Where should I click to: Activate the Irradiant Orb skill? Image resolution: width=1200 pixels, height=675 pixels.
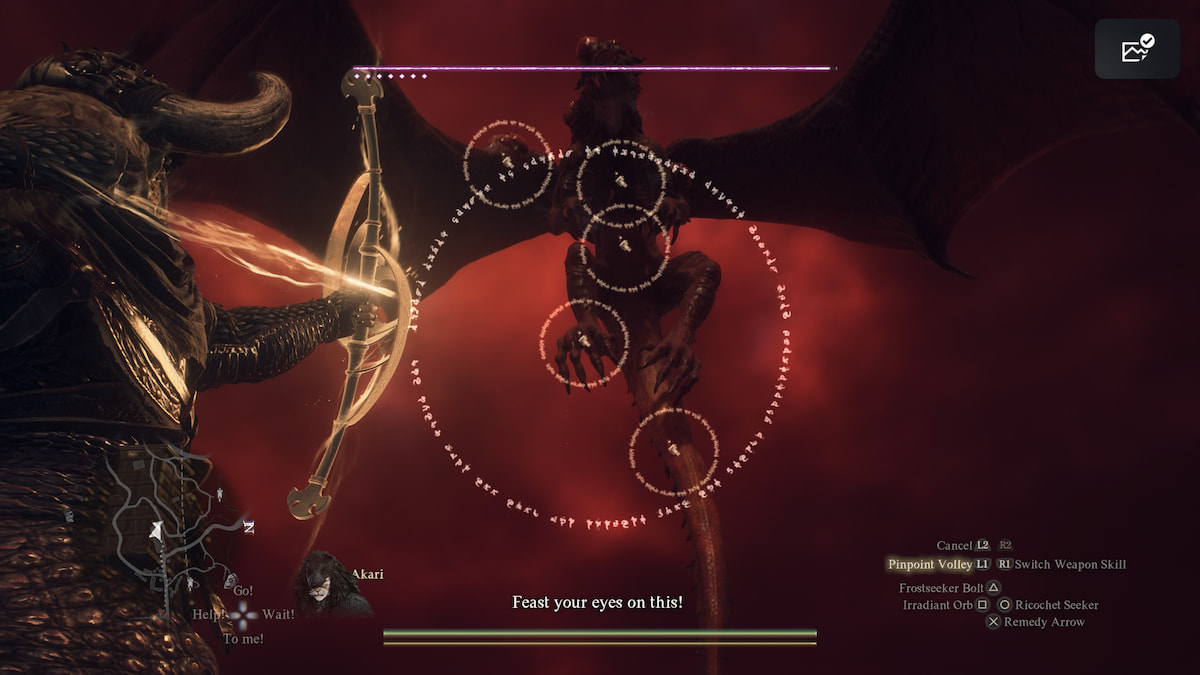click(x=937, y=605)
